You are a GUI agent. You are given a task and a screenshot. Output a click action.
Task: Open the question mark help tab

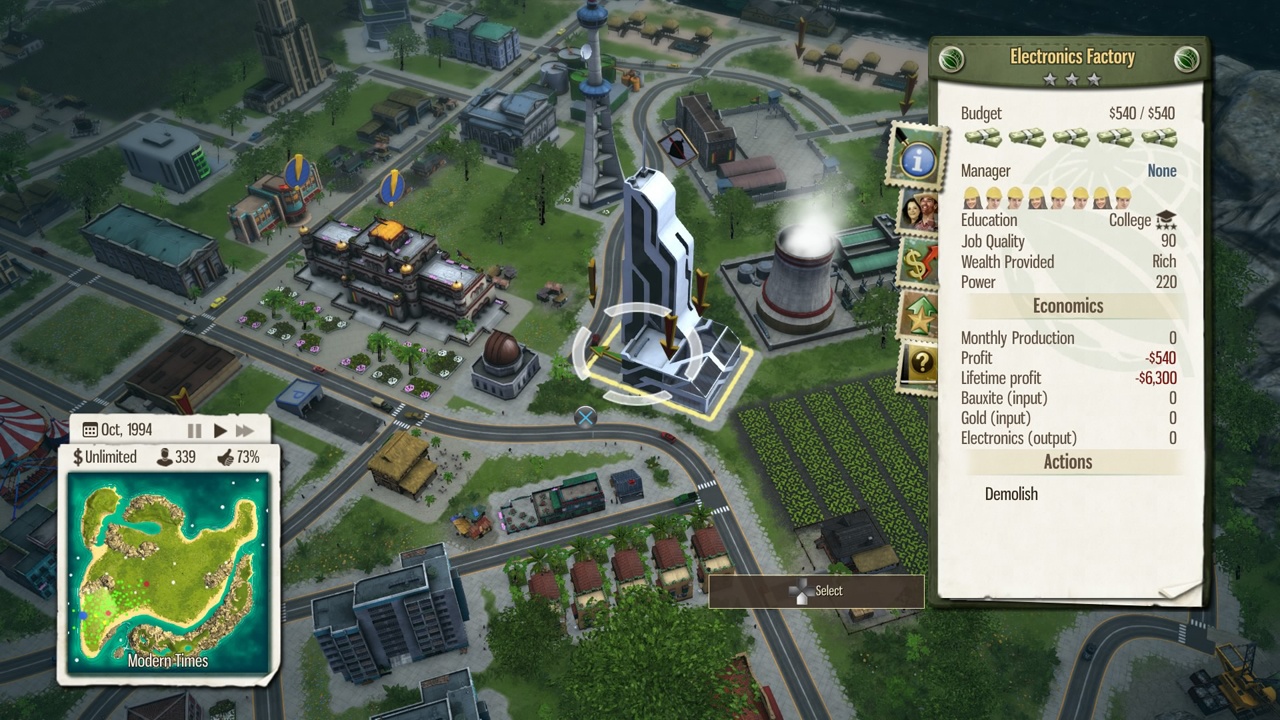click(x=917, y=366)
